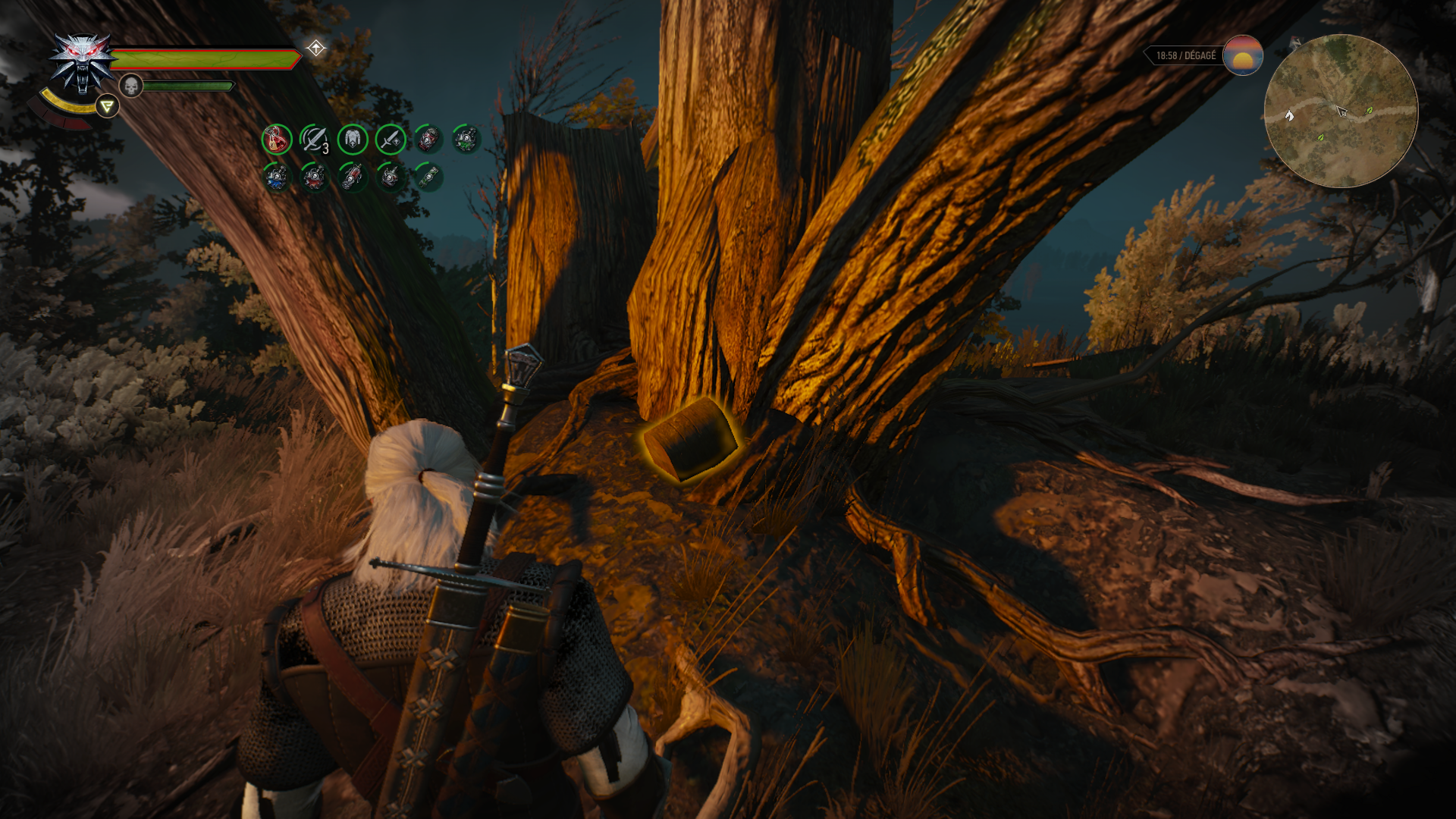Viewport: 1456px width, 819px height.
Task: Click the sunset weather icon
Action: tap(1242, 55)
